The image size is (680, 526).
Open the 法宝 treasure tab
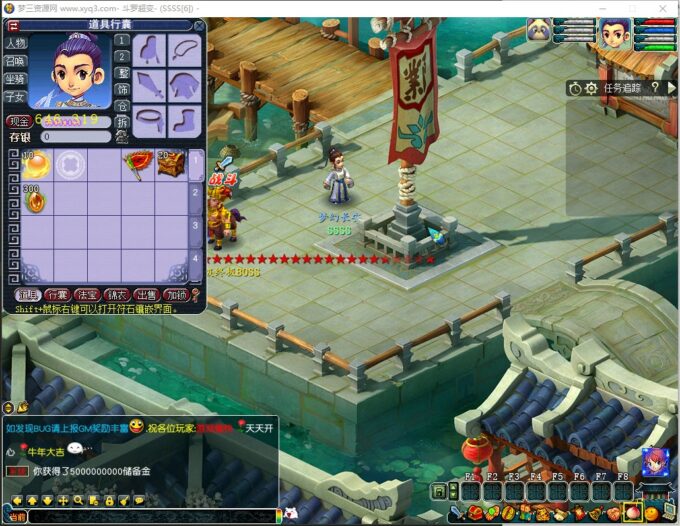tap(87, 295)
